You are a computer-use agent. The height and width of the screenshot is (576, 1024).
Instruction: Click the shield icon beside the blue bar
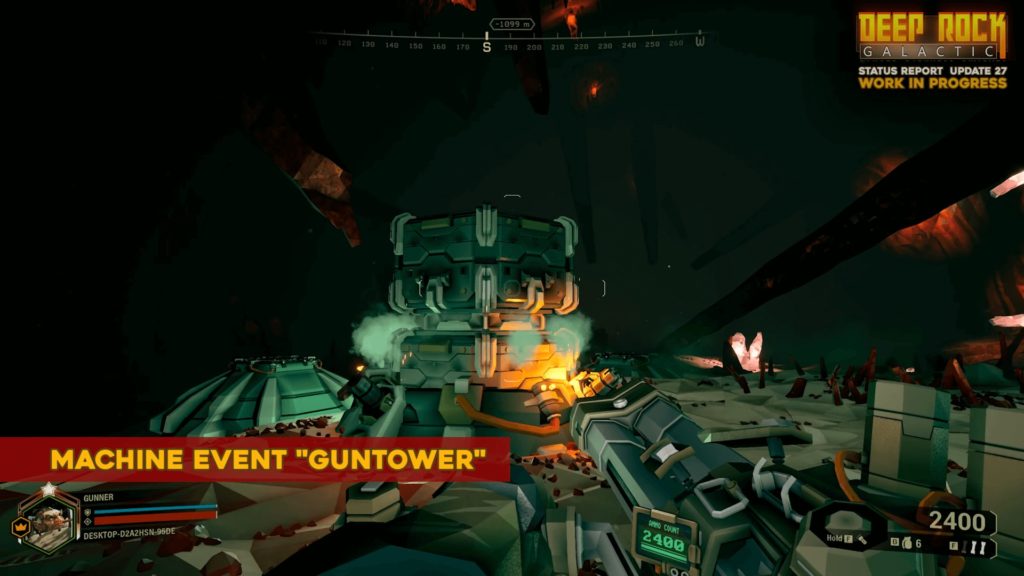pyautogui.click(x=88, y=510)
